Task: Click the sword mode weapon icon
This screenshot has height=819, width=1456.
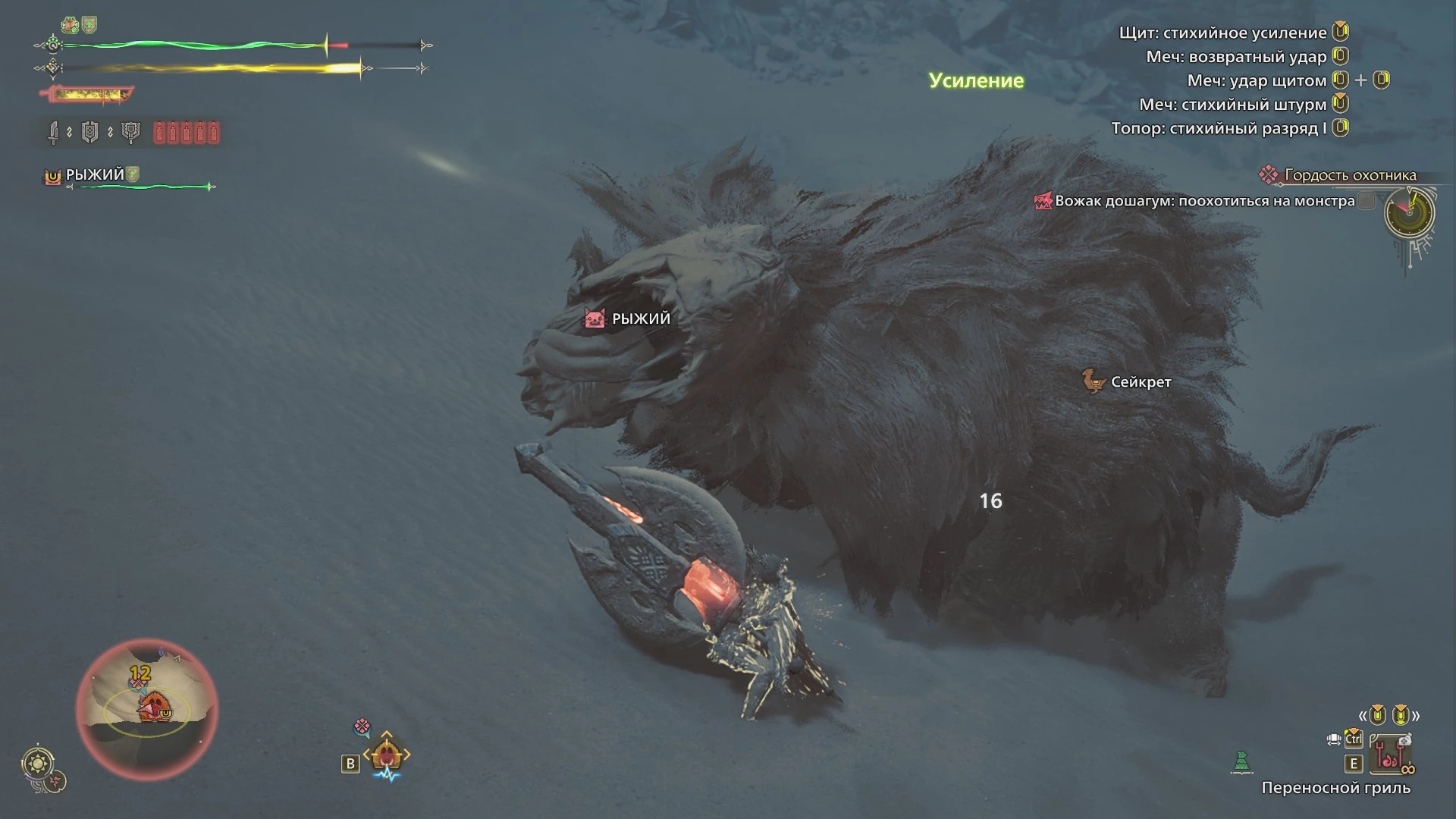Action: (53, 133)
